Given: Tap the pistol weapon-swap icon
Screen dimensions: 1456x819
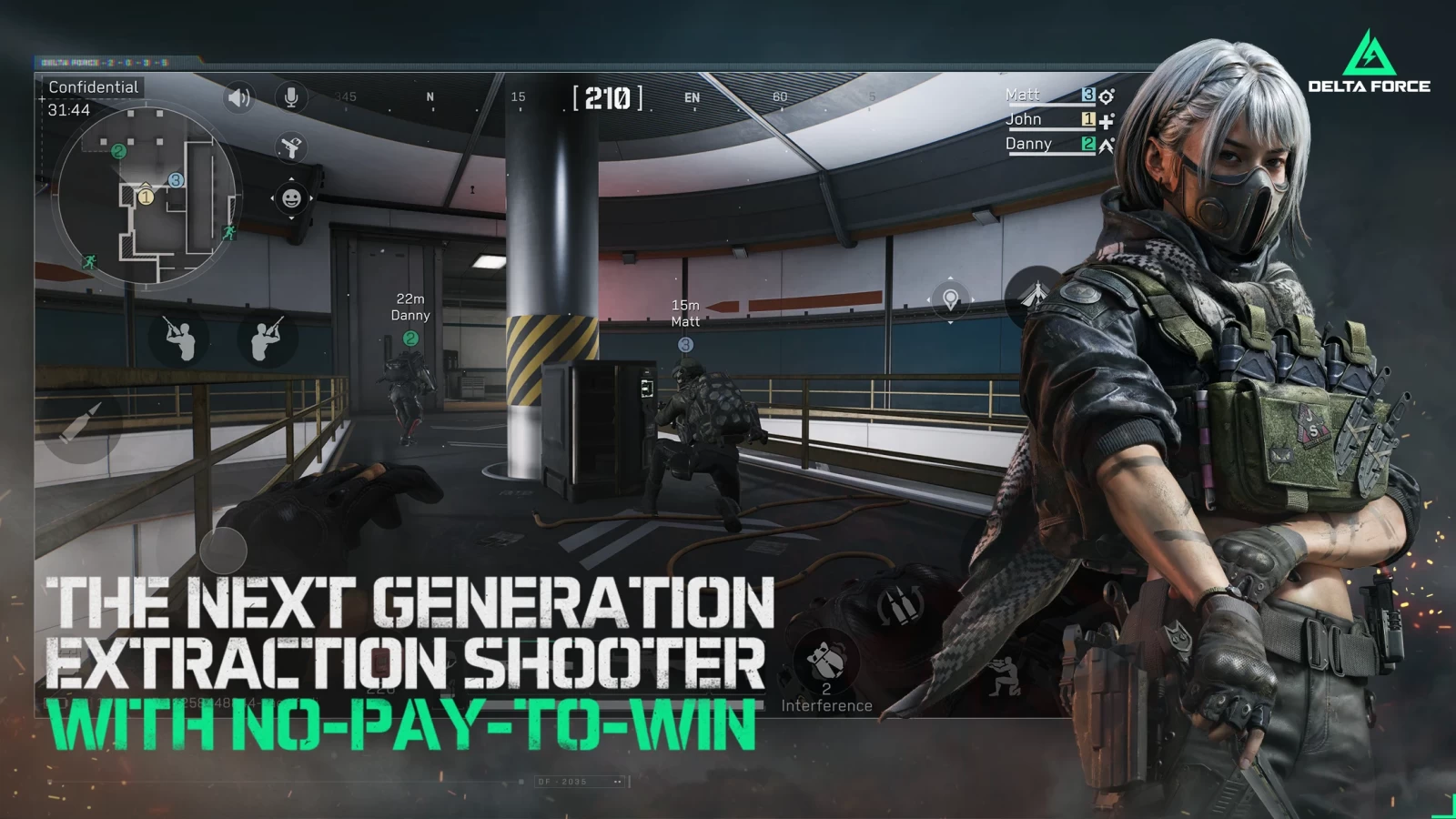Looking at the screenshot, I should click(291, 147).
